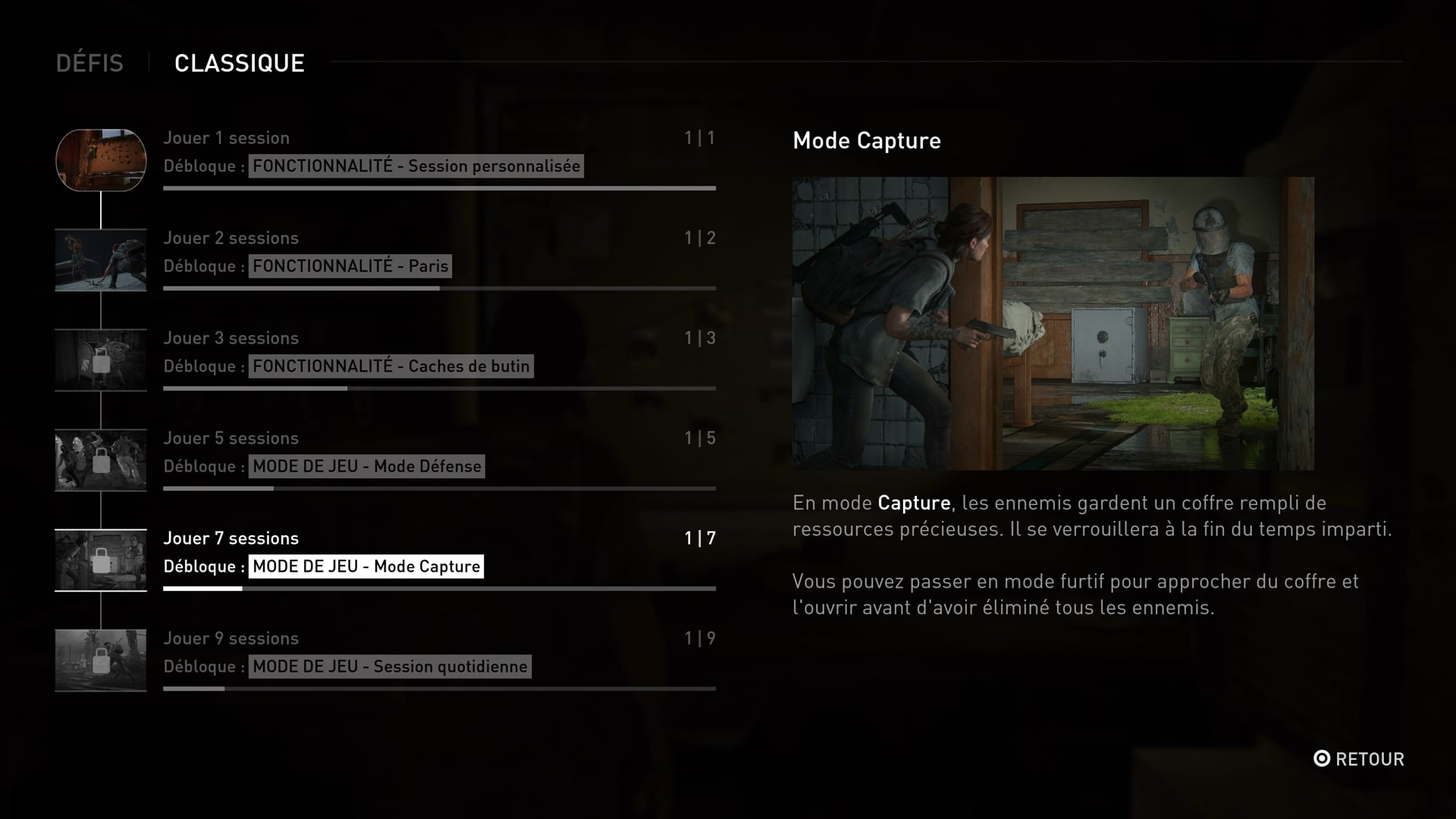
Task: Select the Jouer 2 sessions thumbnail
Action: click(101, 260)
